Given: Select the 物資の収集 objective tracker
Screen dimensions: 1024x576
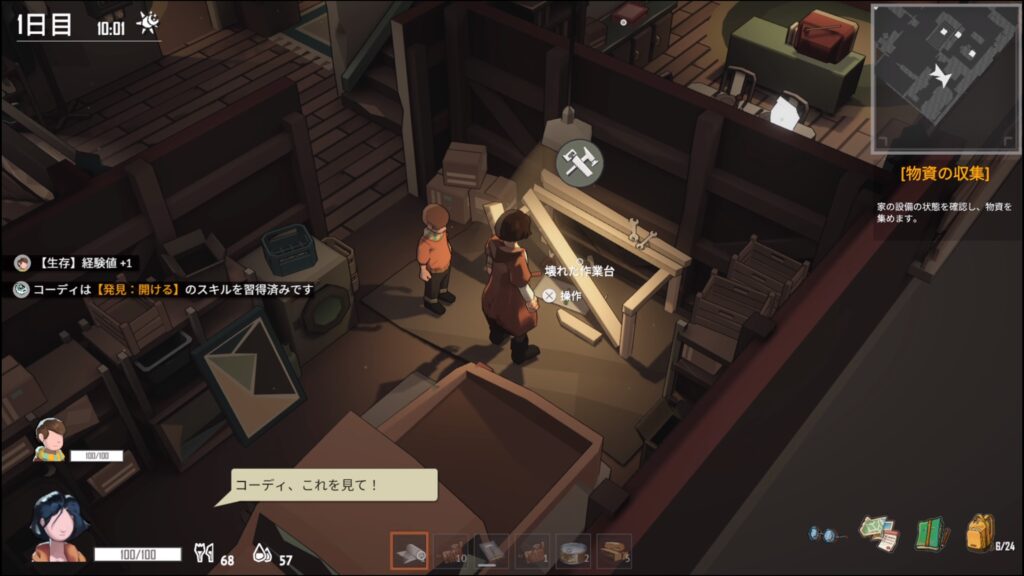Looking at the screenshot, I should [x=944, y=174].
